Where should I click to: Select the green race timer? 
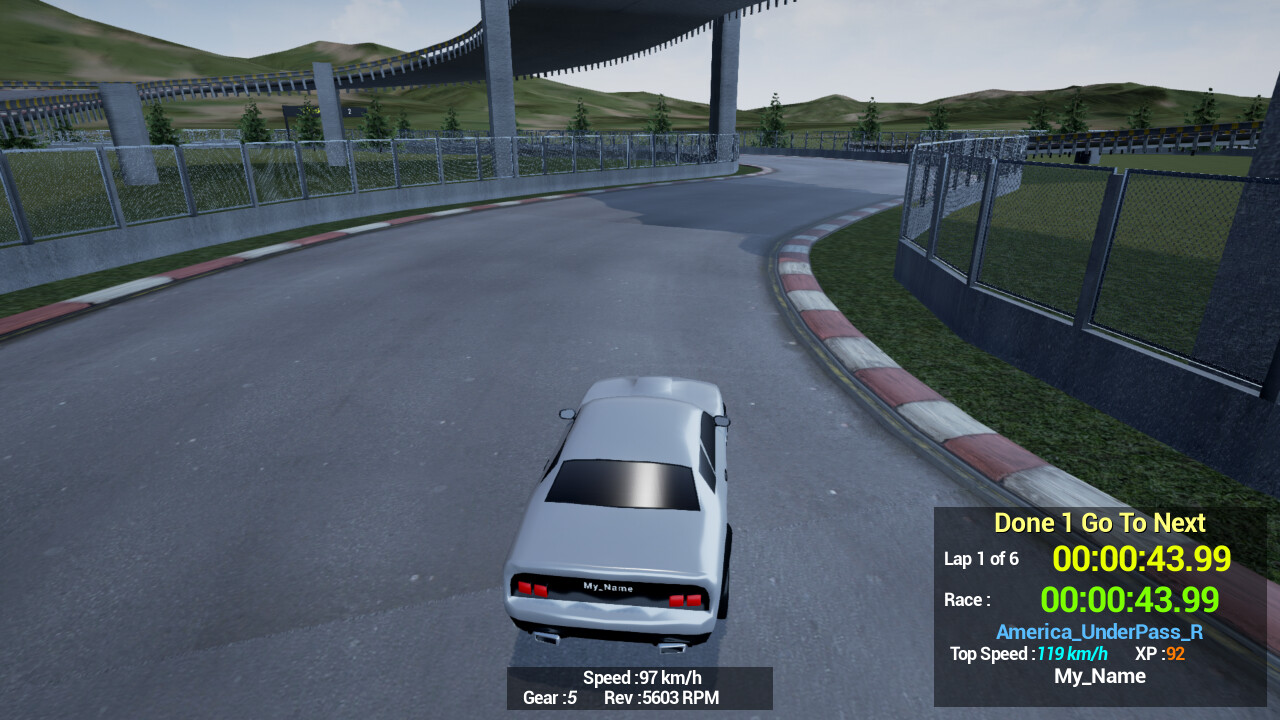pyautogui.click(x=1130, y=600)
